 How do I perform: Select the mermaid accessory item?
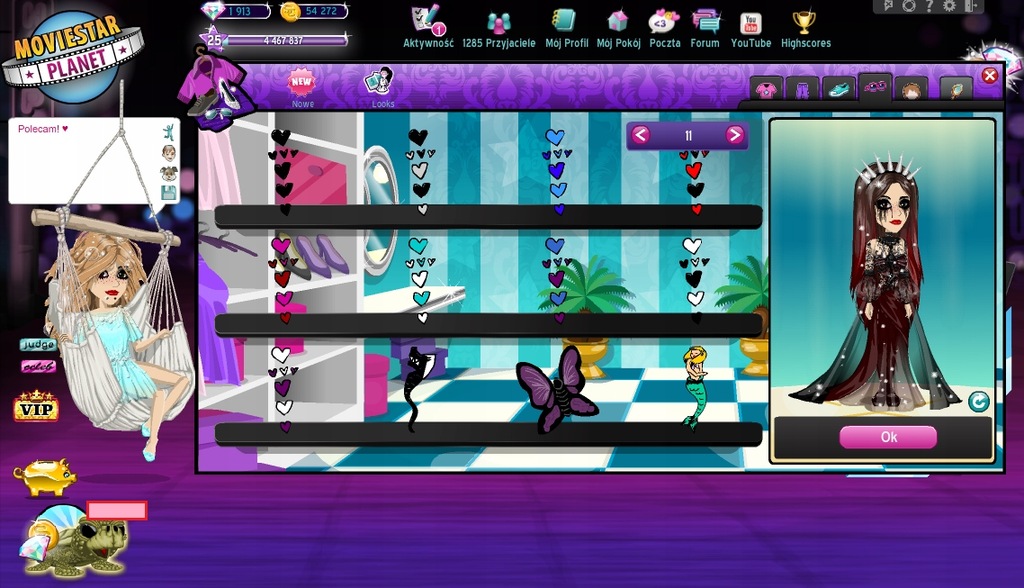[695, 387]
